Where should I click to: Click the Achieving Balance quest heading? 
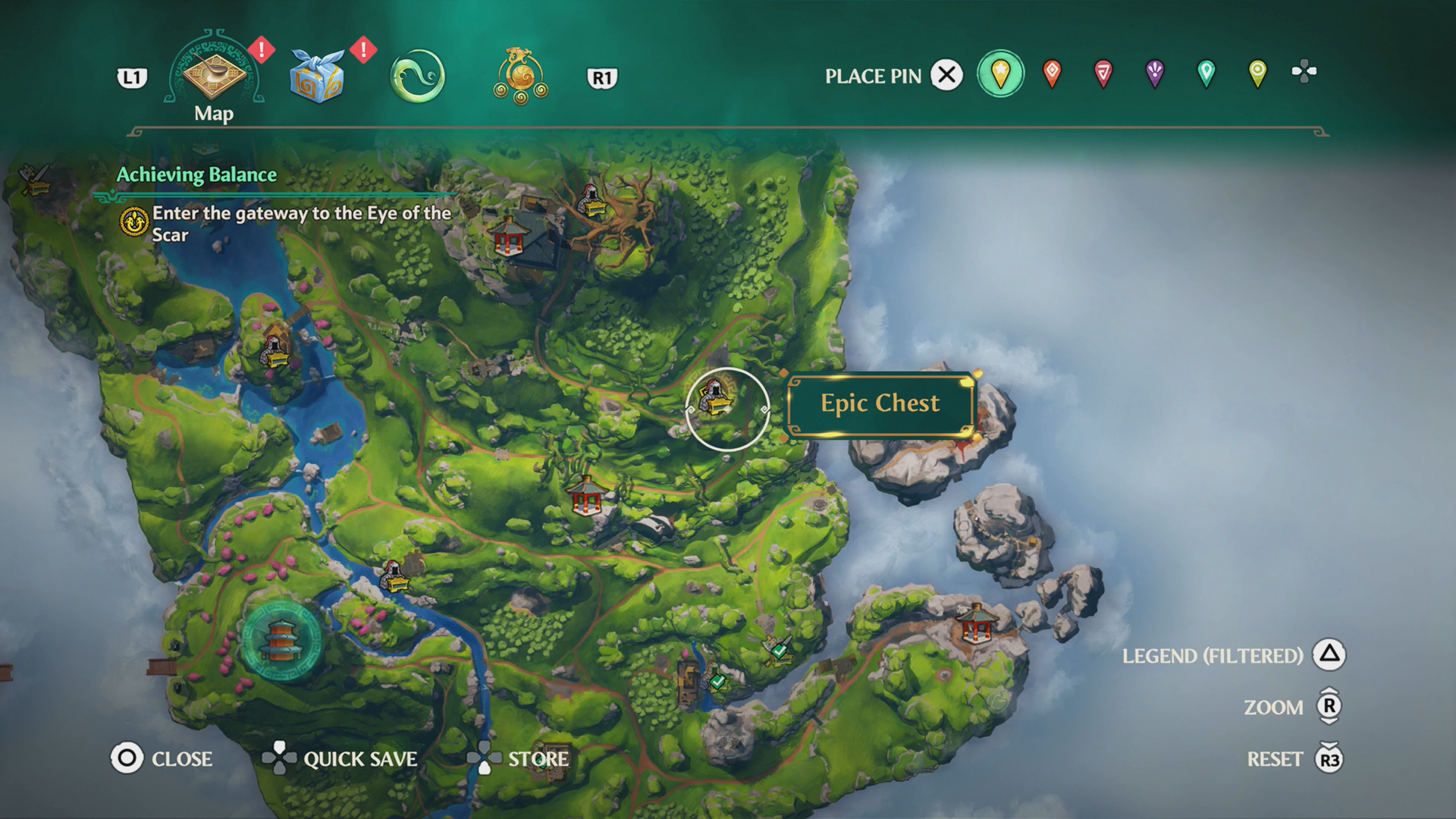196,174
